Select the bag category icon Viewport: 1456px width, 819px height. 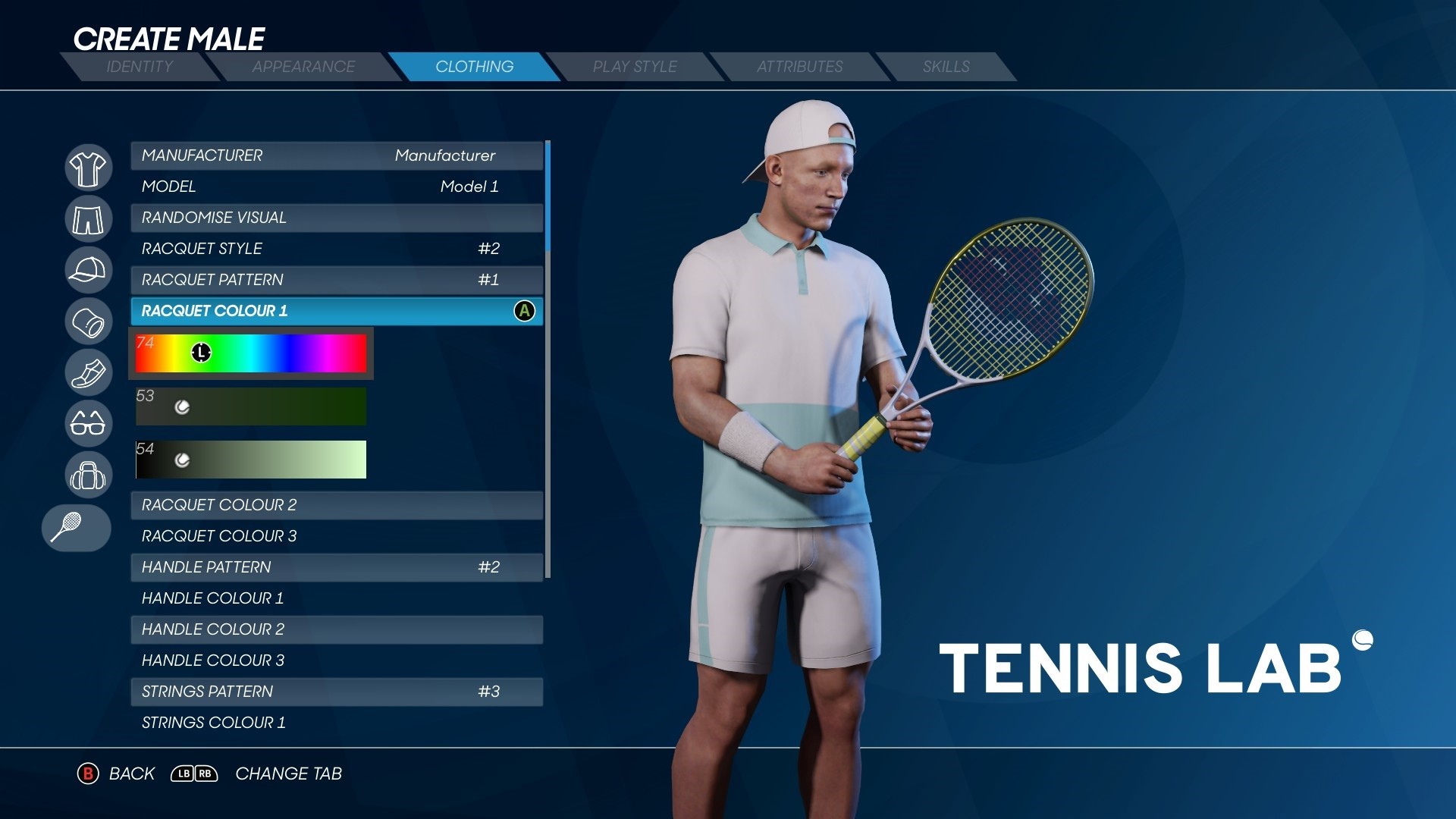pos(88,475)
